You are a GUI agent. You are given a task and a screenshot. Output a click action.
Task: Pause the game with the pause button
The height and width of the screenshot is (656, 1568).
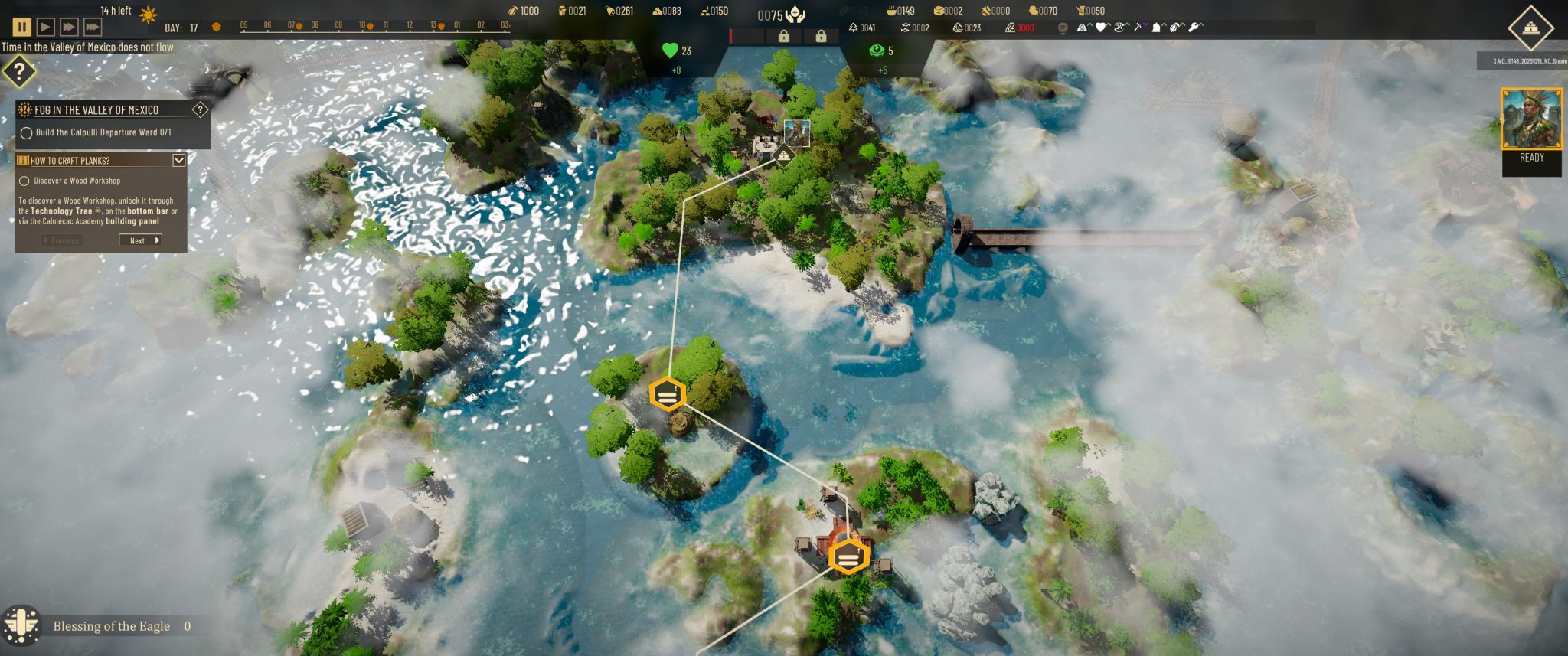coord(22,28)
